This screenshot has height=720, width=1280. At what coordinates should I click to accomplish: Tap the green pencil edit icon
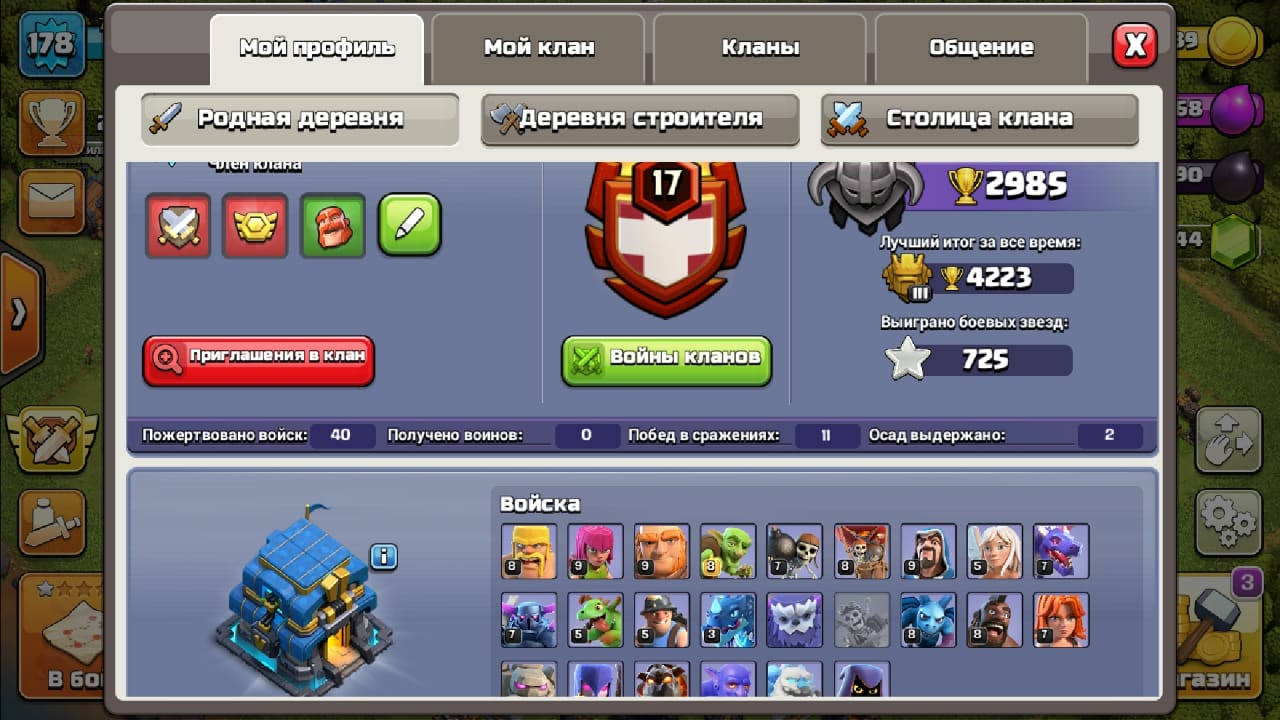pos(410,225)
